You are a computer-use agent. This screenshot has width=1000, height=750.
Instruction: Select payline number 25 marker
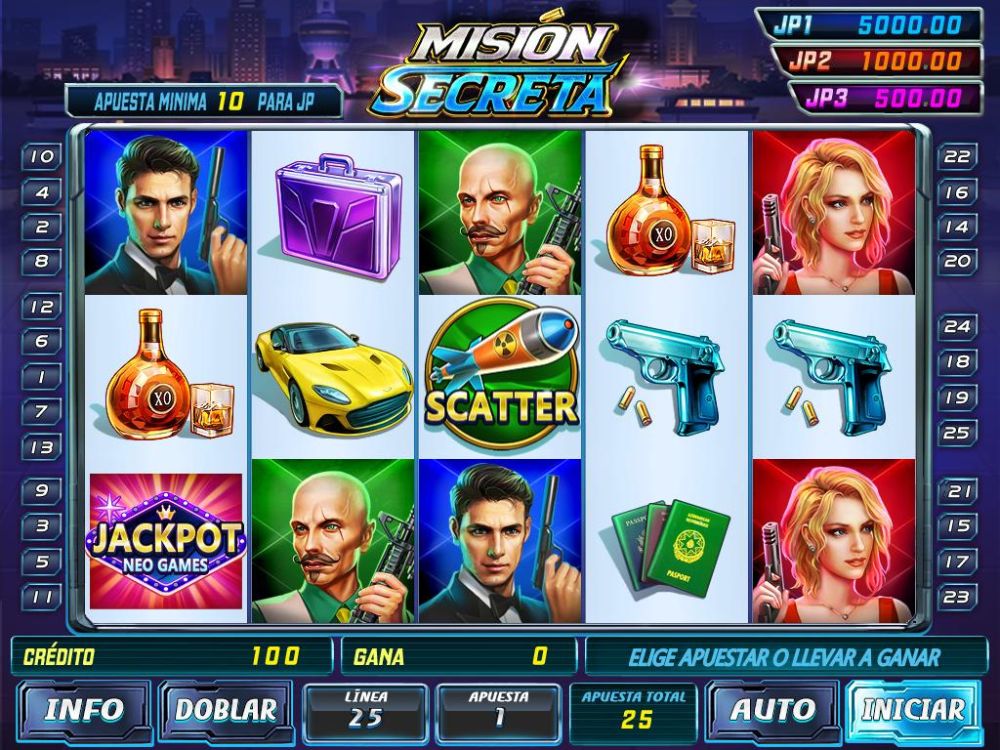coord(957,433)
